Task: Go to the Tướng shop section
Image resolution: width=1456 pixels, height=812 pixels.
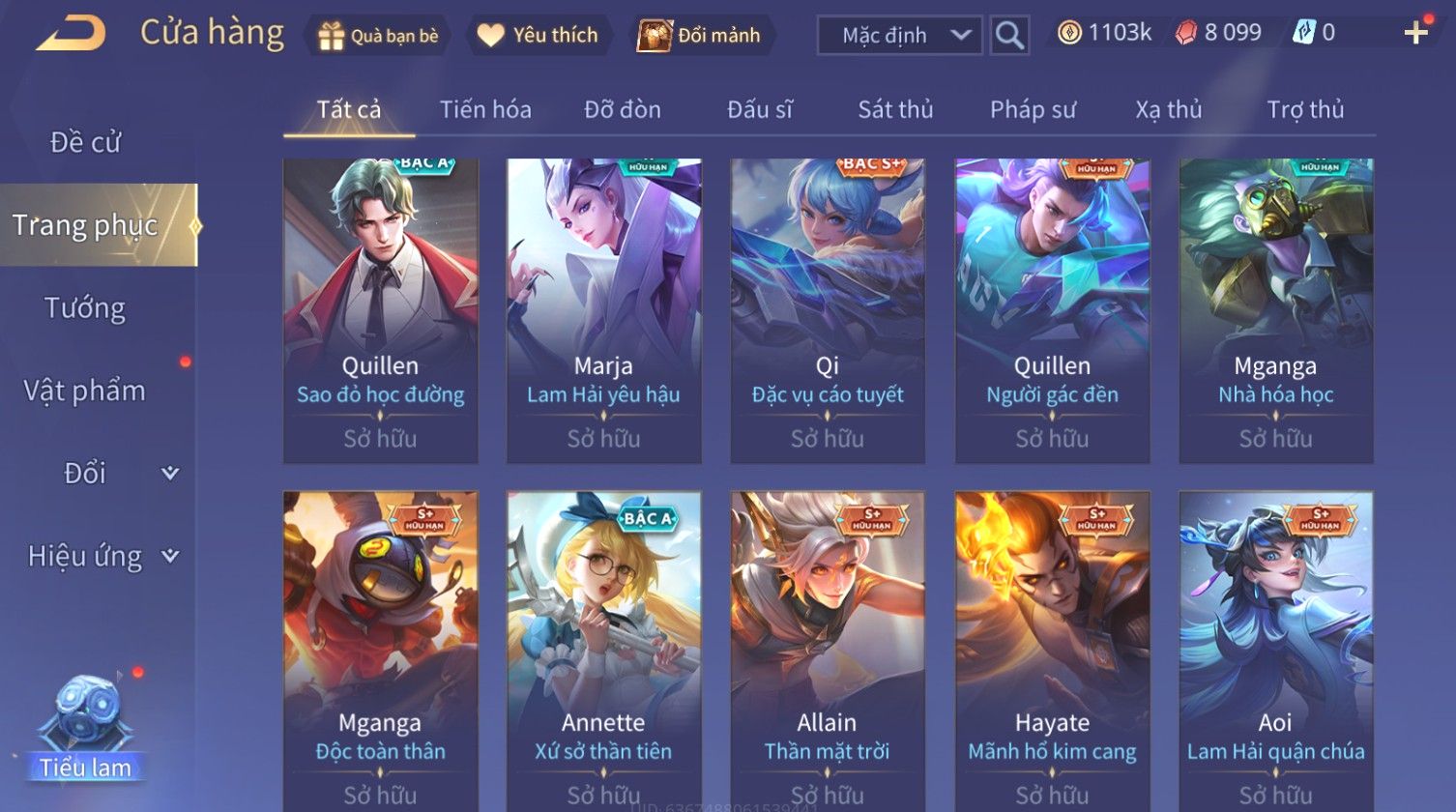Action: [85, 308]
